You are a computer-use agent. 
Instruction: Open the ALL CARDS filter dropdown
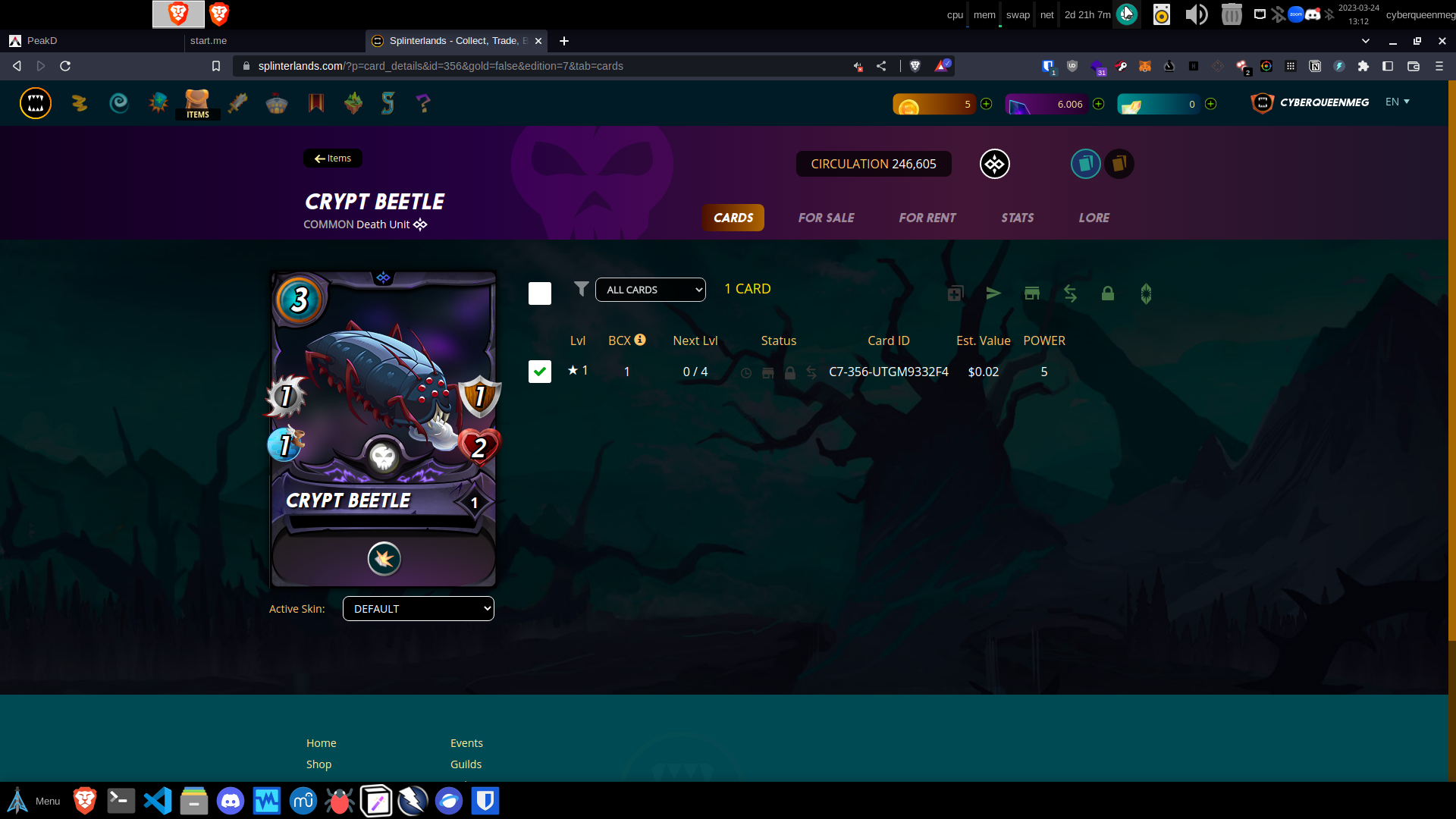650,290
